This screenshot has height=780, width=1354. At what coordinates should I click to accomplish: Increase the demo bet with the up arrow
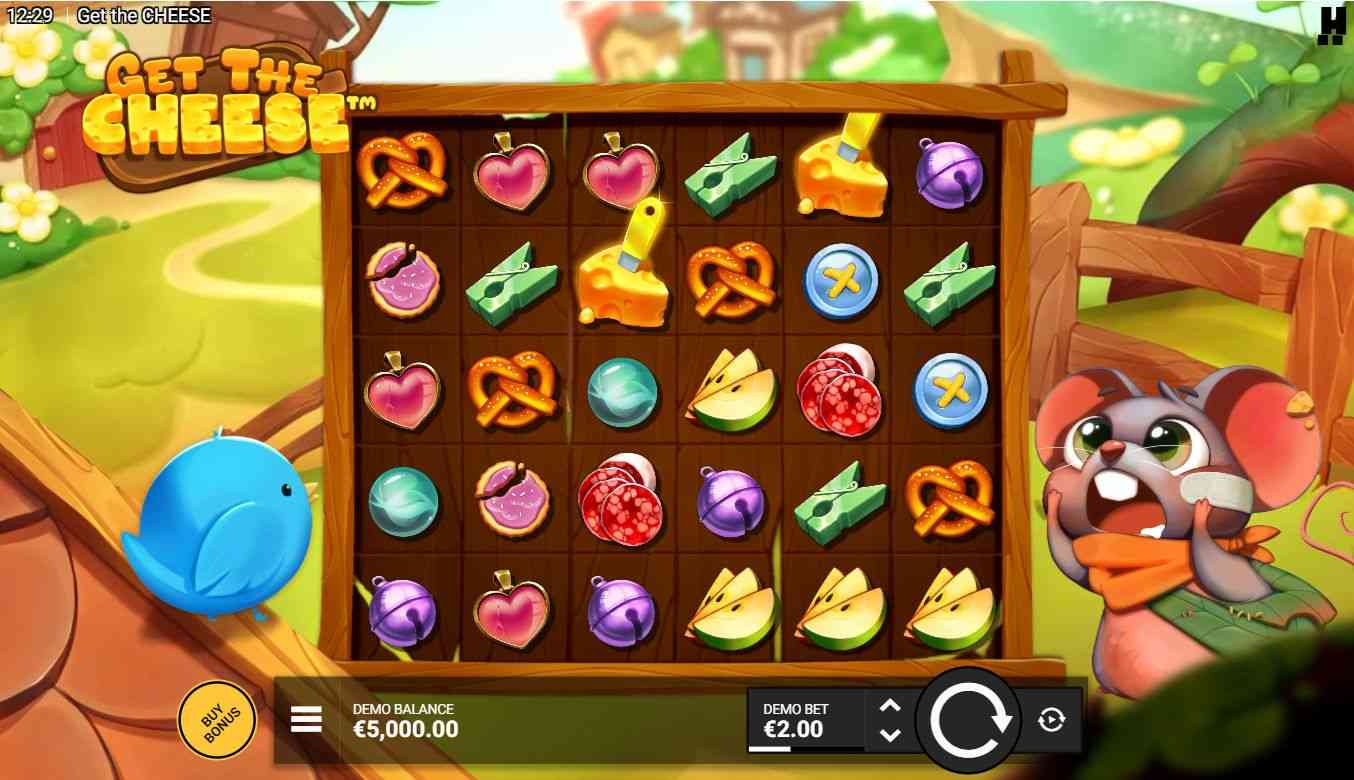point(889,705)
